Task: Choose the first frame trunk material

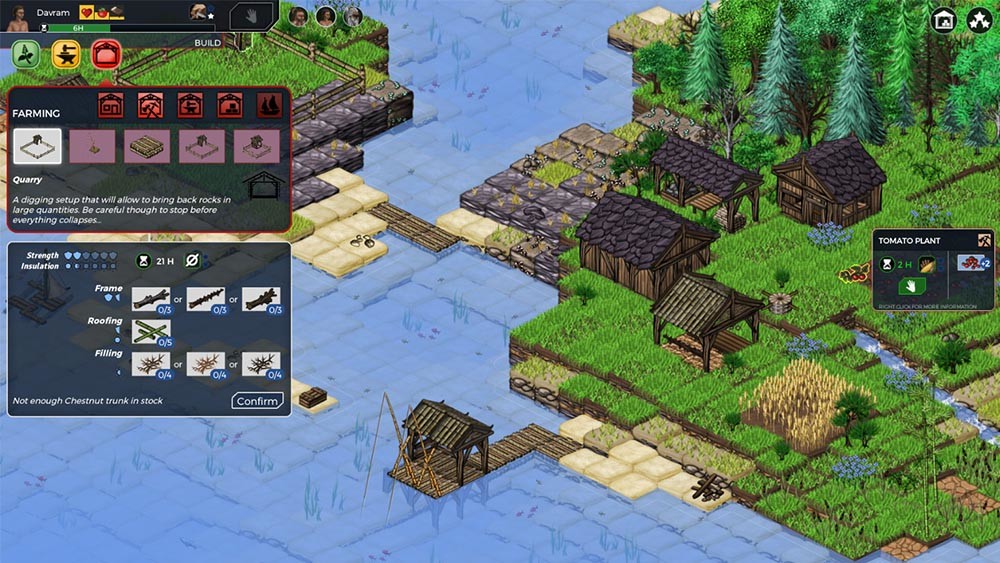Action: 151,298
